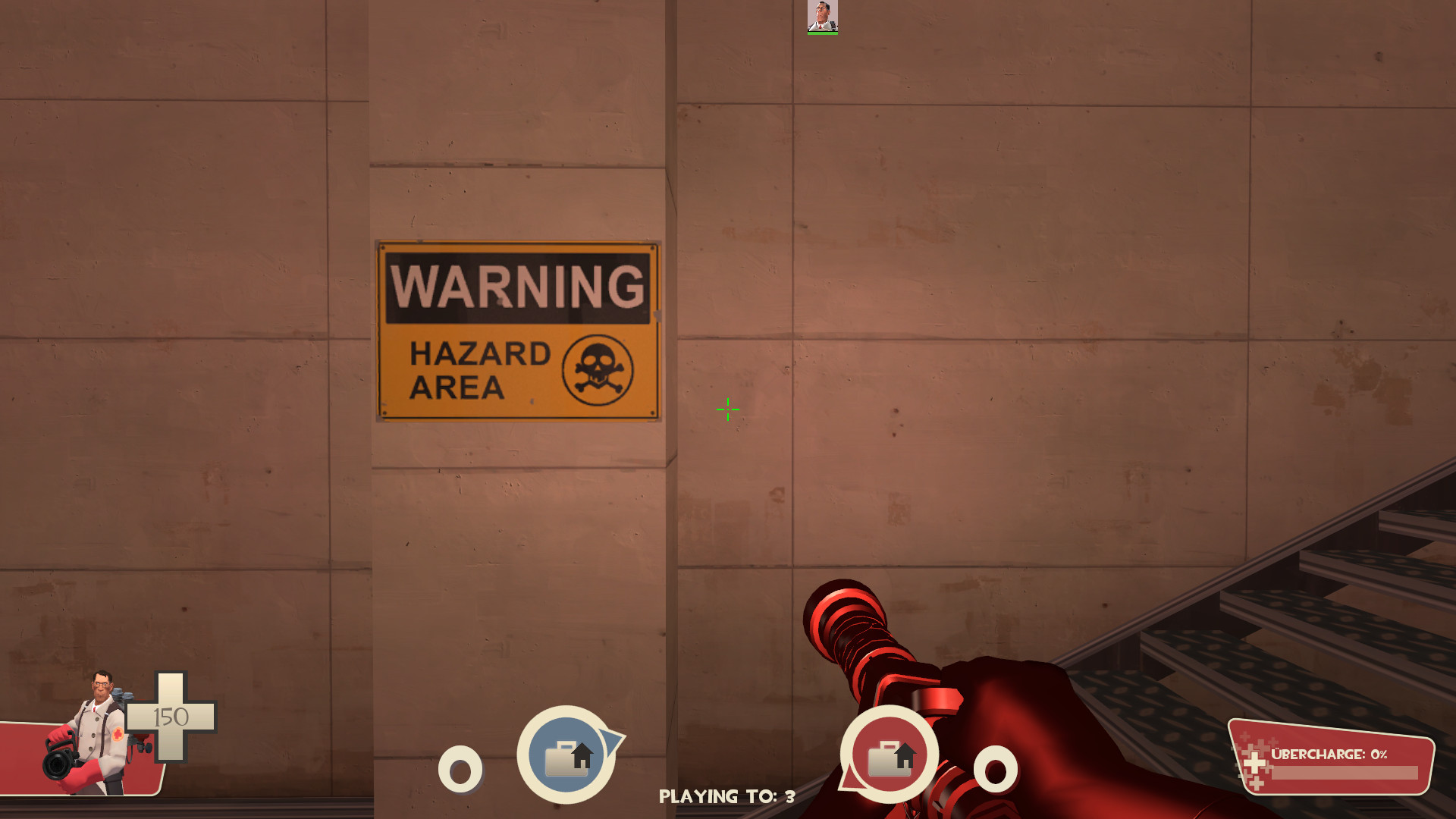The height and width of the screenshot is (819, 1456).
Task: Click the green crosshair at screen center
Action: click(726, 409)
